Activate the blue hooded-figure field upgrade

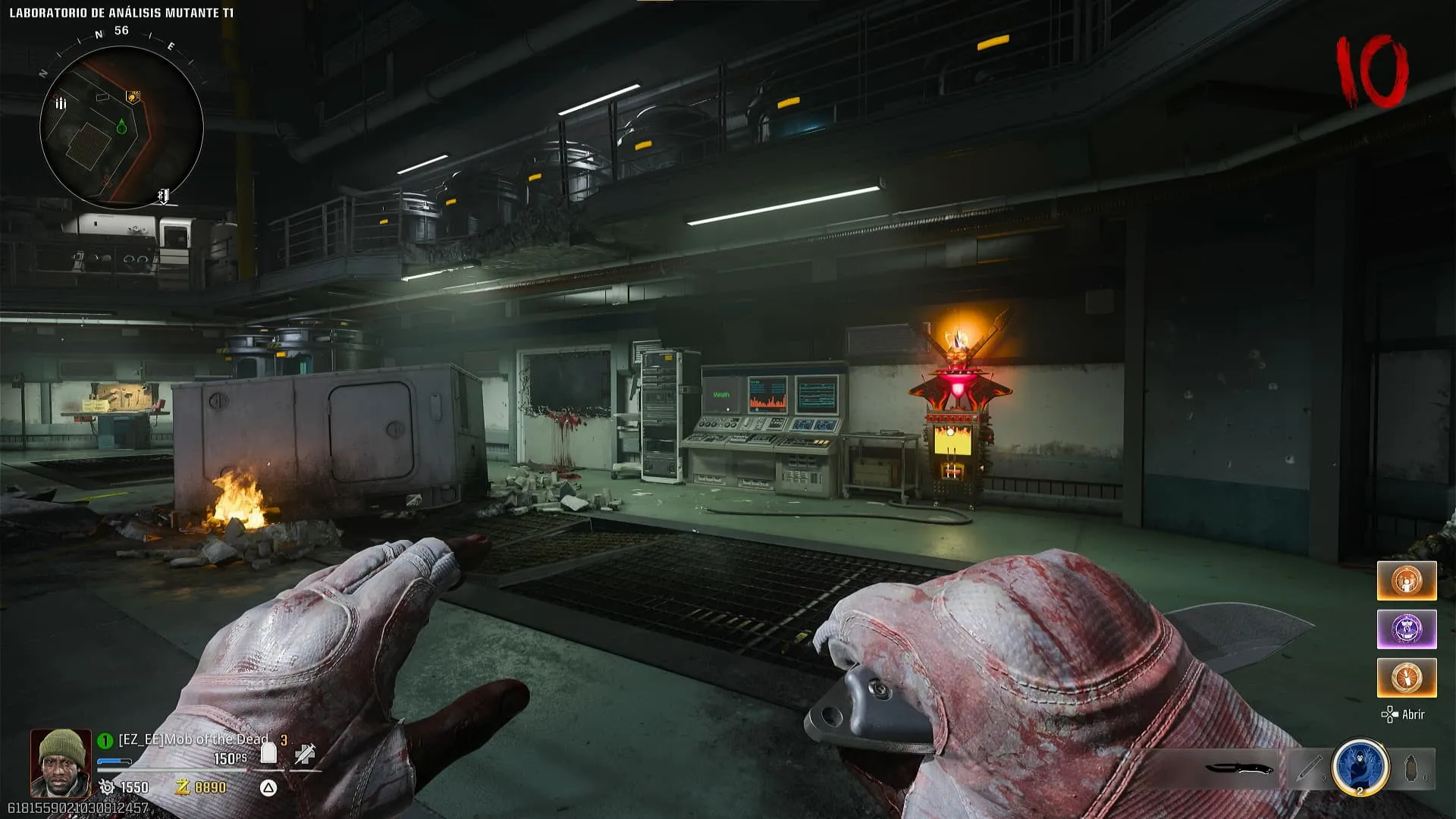click(1360, 767)
